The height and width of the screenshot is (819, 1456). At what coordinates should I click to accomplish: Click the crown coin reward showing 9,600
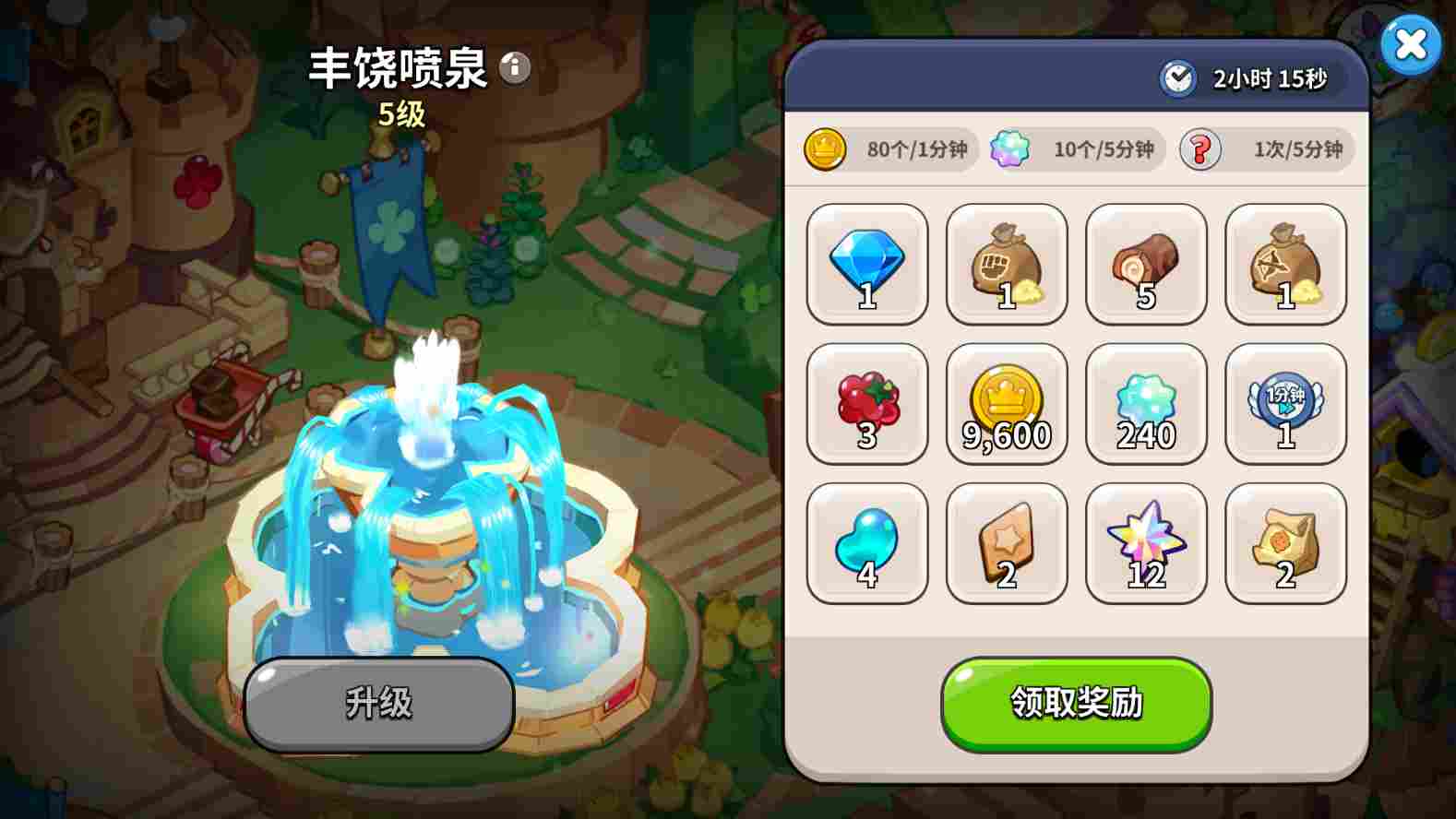pyautogui.click(x=1006, y=404)
